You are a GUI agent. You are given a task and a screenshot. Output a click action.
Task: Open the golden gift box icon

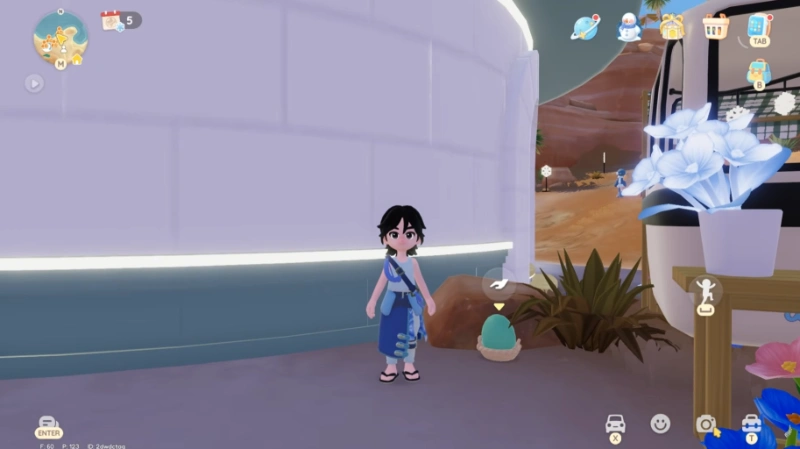coord(671,27)
